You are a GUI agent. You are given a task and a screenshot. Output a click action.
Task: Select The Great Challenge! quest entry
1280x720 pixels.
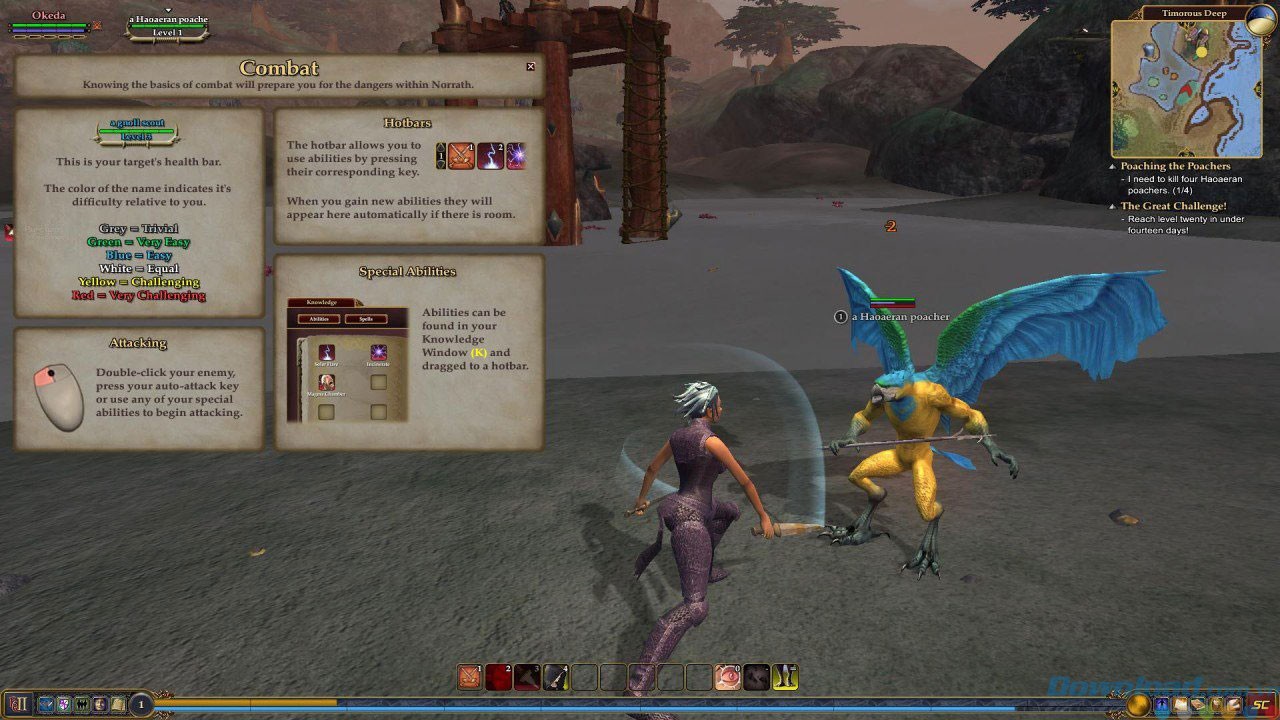[1173, 206]
